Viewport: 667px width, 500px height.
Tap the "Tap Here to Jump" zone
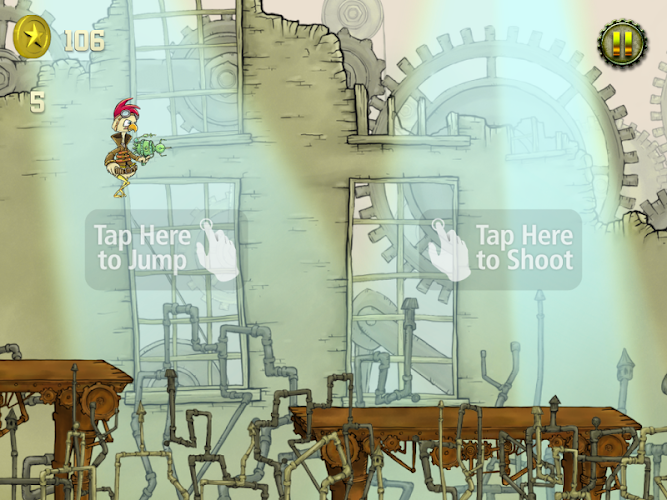tap(160, 249)
